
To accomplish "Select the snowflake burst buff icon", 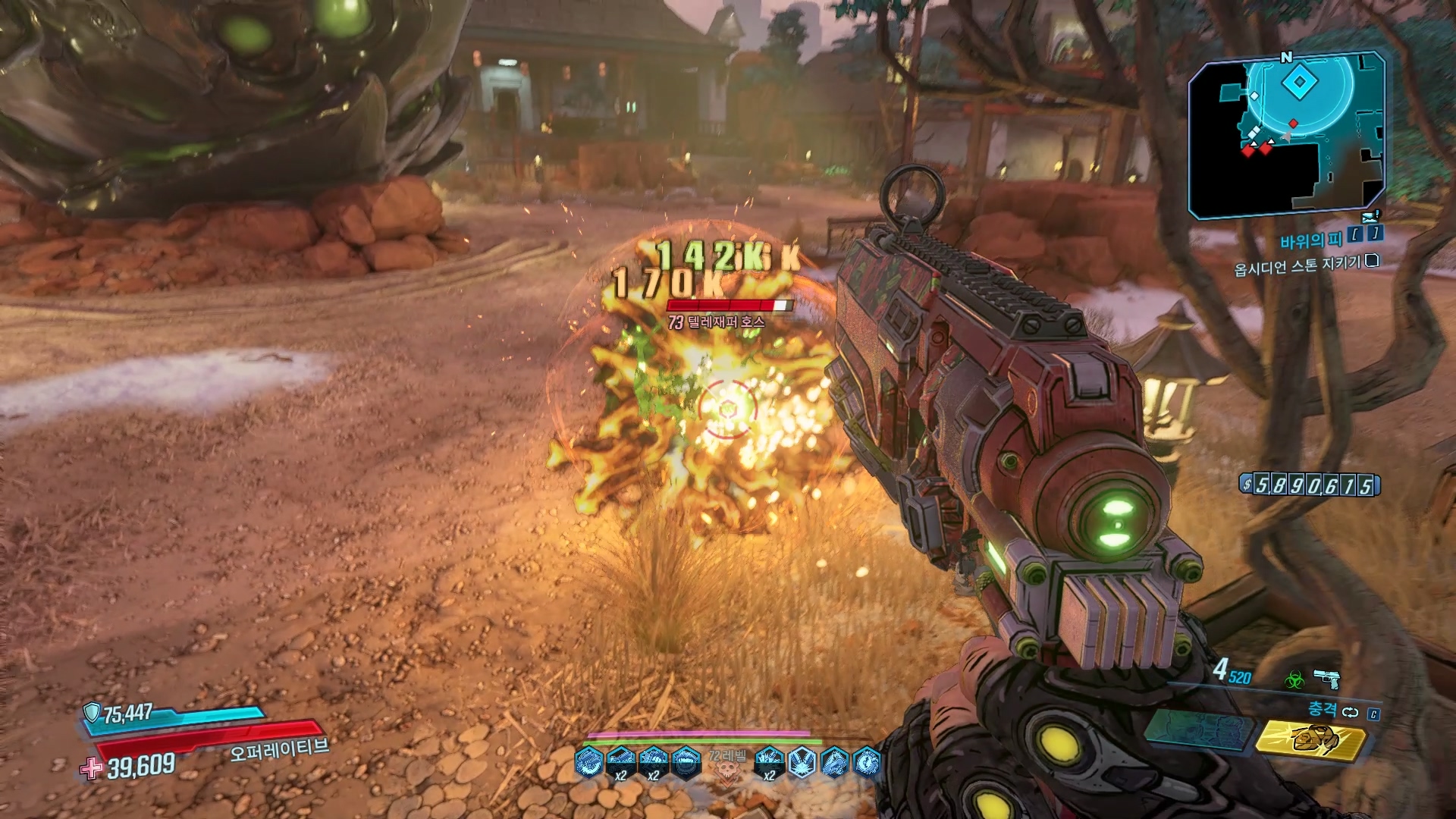I will pyautogui.click(x=802, y=763).
